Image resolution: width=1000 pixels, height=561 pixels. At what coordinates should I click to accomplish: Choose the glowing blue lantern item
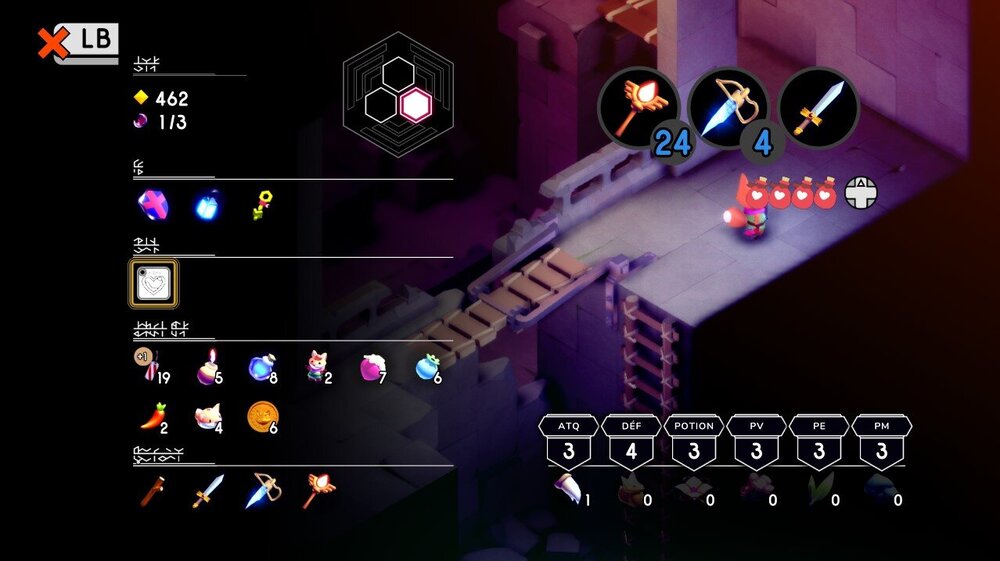click(x=207, y=206)
